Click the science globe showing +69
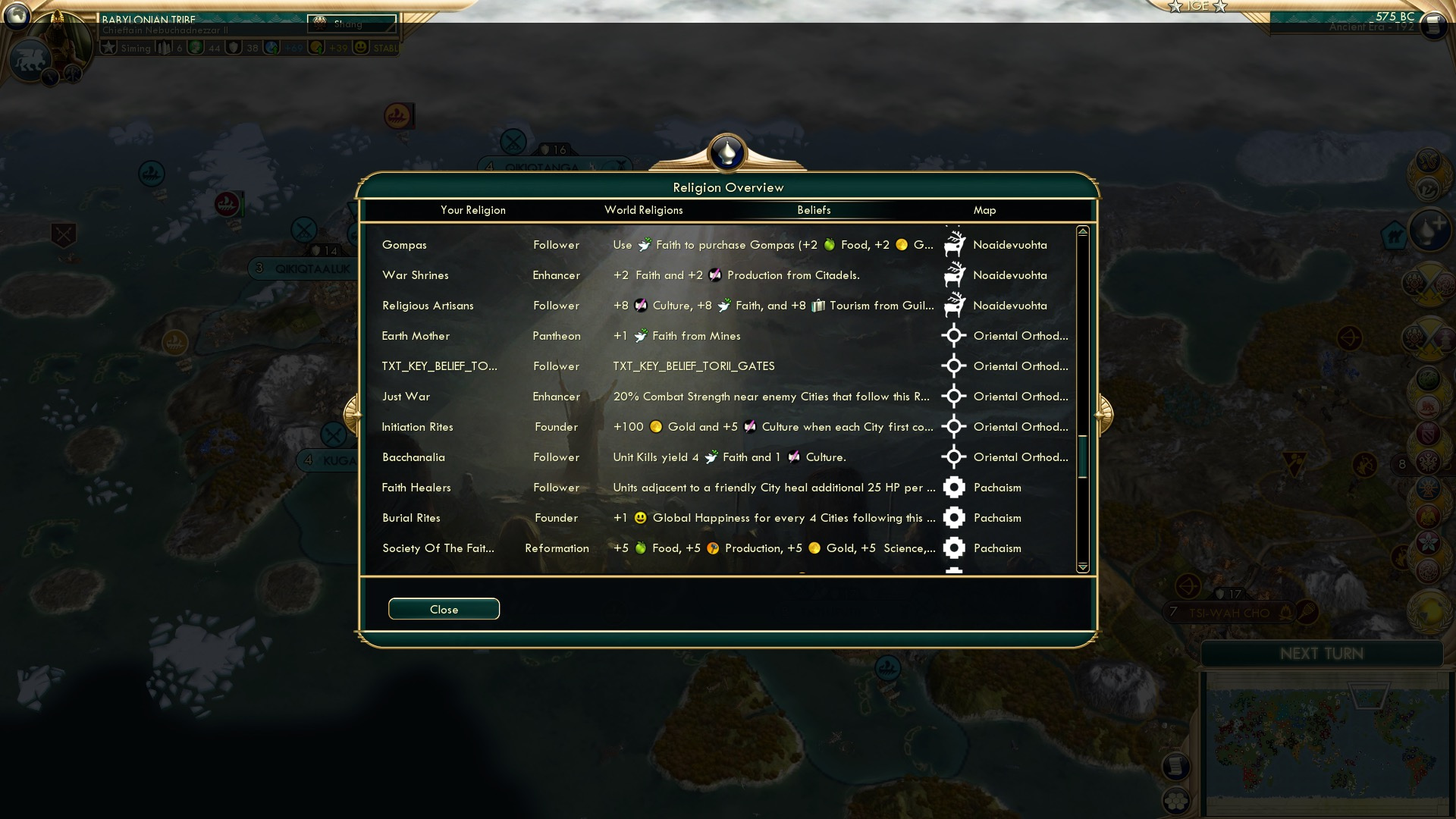The image size is (1456, 819). pyautogui.click(x=270, y=47)
